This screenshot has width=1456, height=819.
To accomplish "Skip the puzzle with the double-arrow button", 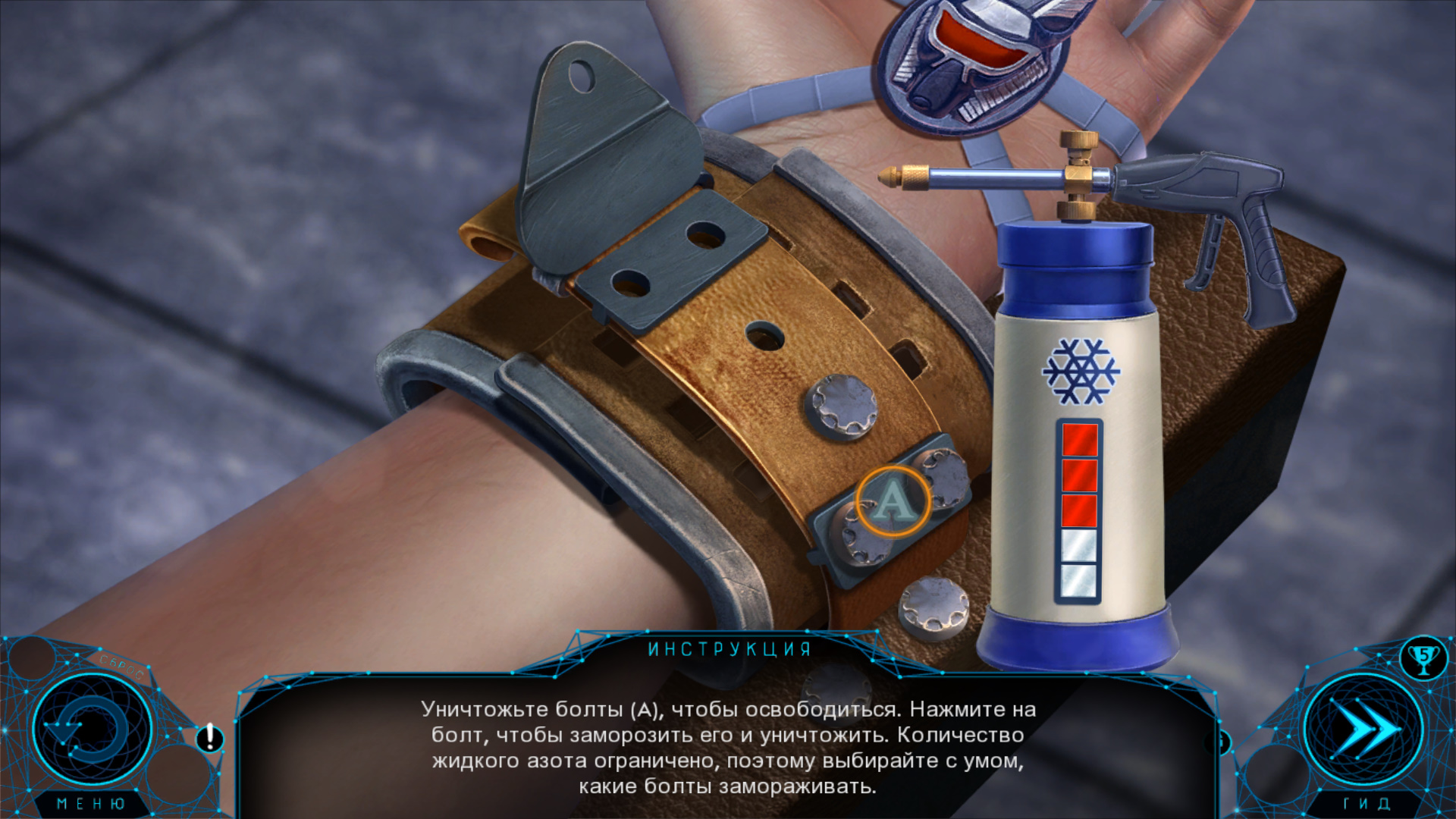I will point(1364,730).
